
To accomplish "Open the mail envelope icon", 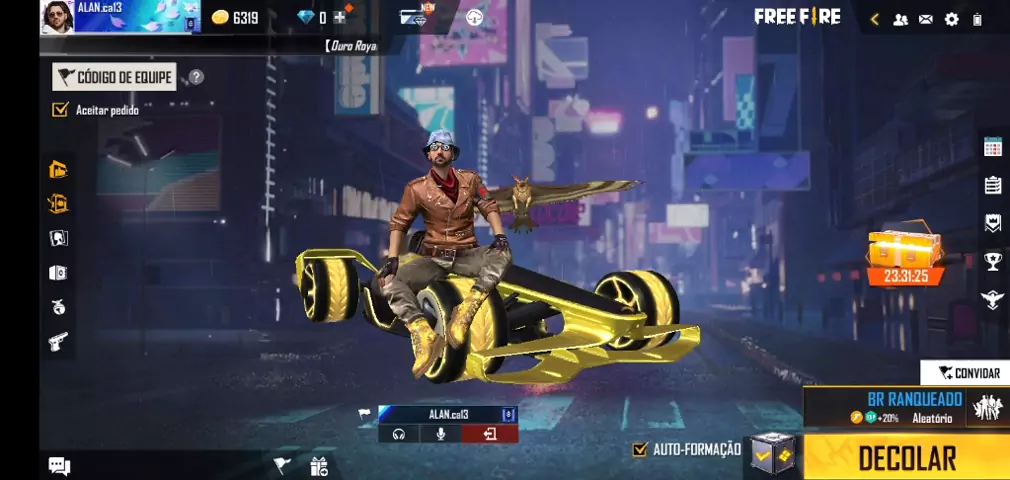I will pyautogui.click(x=926, y=19).
